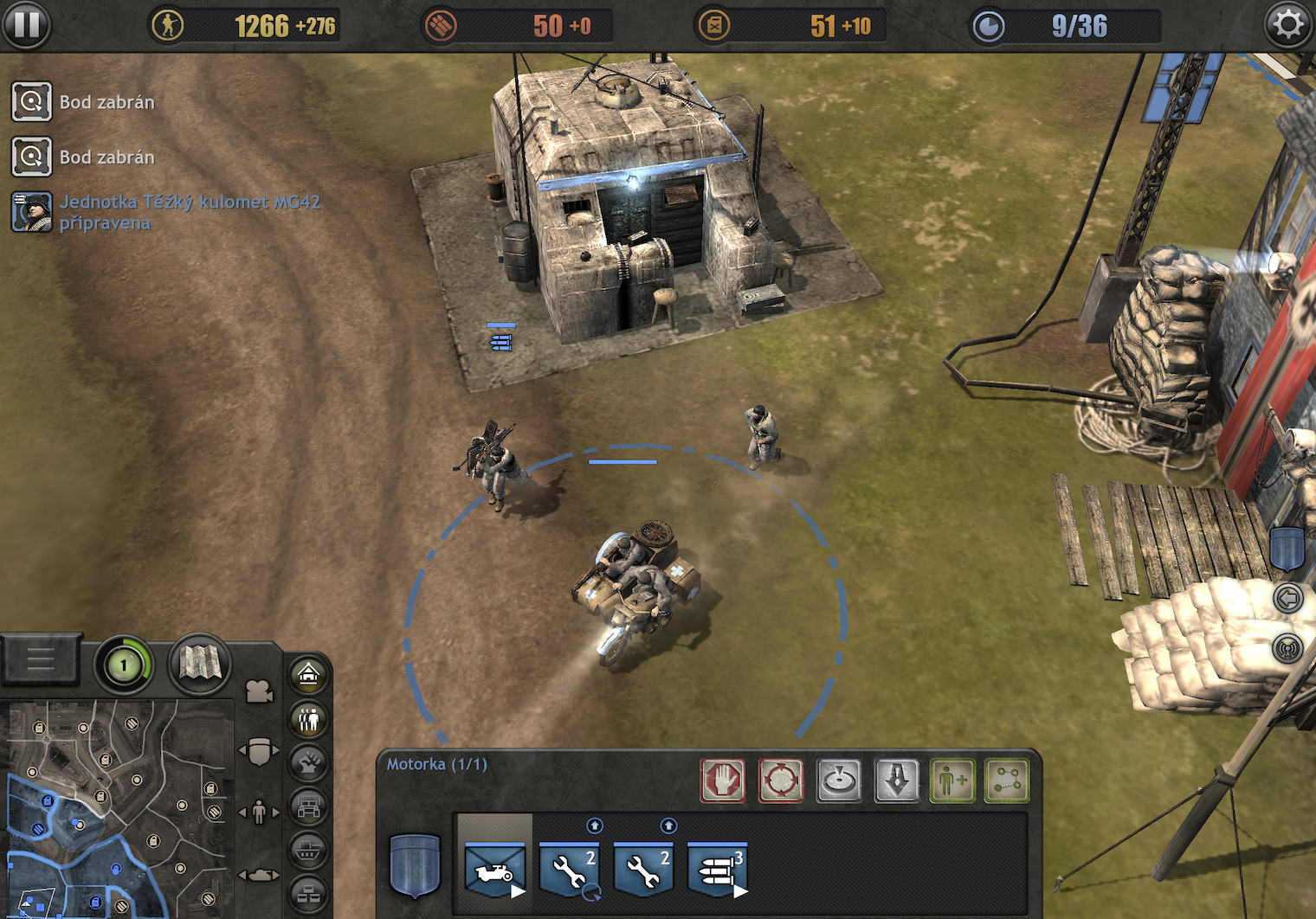This screenshot has height=919, width=1316.
Task: Select the headquarters house button
Action: coord(308,675)
